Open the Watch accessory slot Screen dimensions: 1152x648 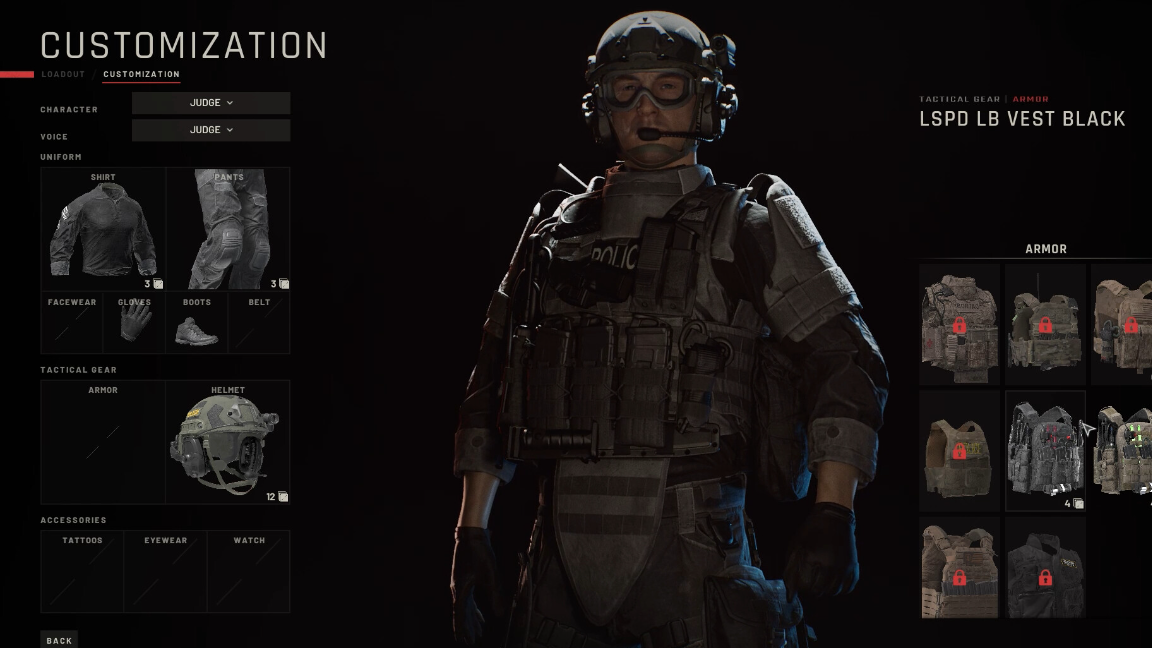click(x=249, y=571)
